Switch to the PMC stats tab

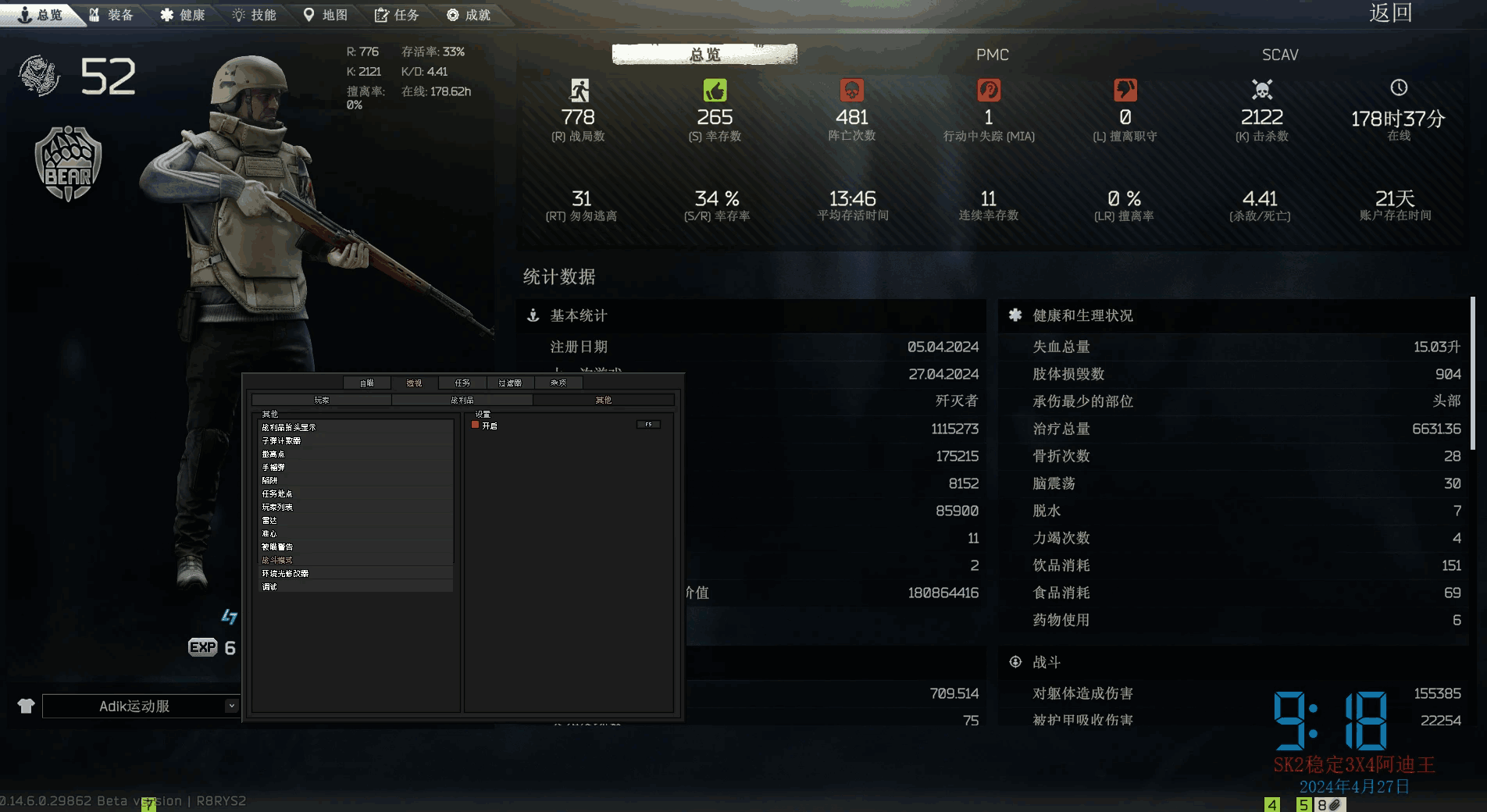[992, 55]
